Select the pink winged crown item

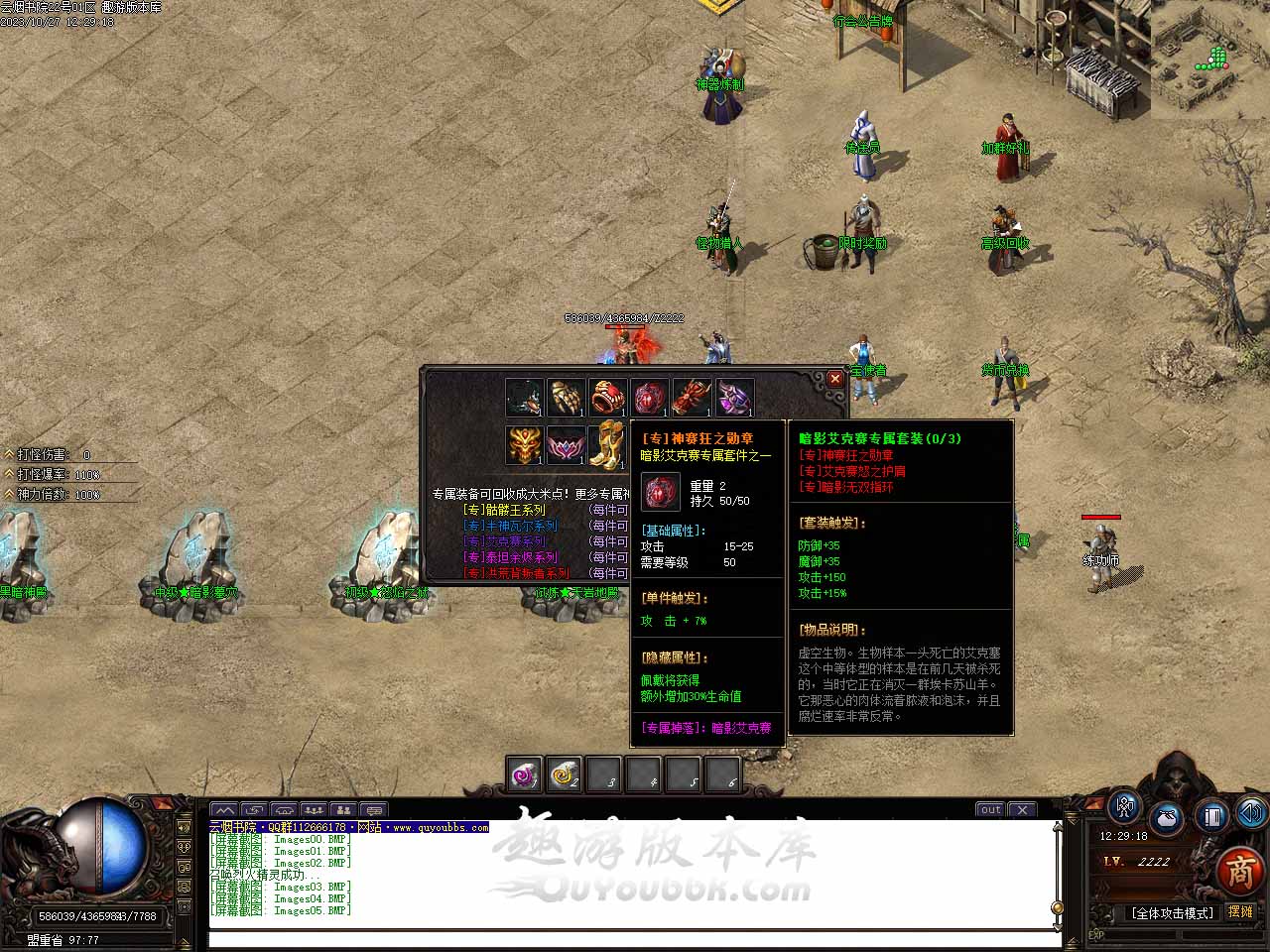click(x=566, y=445)
